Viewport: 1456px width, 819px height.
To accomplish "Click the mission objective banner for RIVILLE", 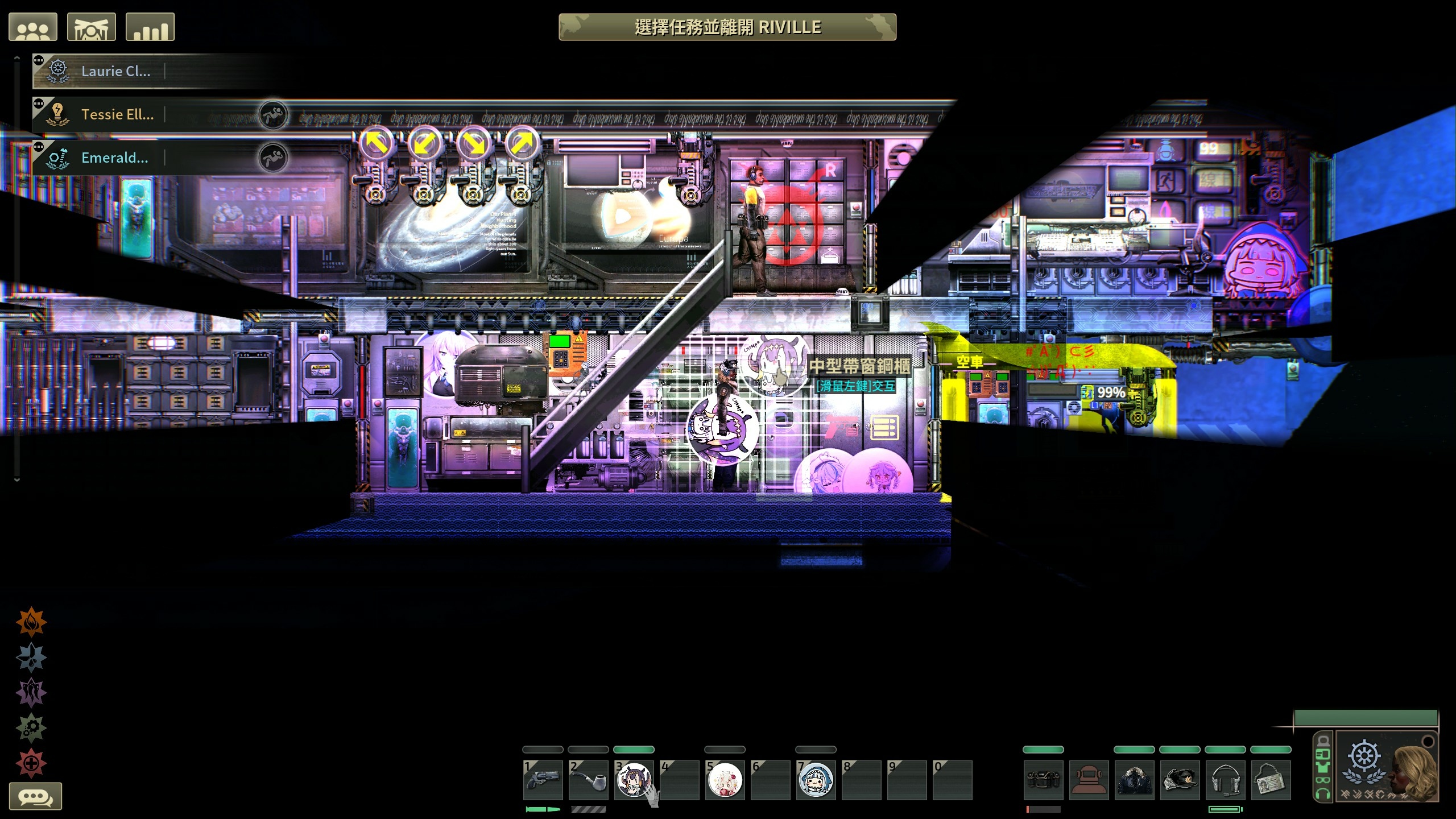I will click(x=727, y=27).
